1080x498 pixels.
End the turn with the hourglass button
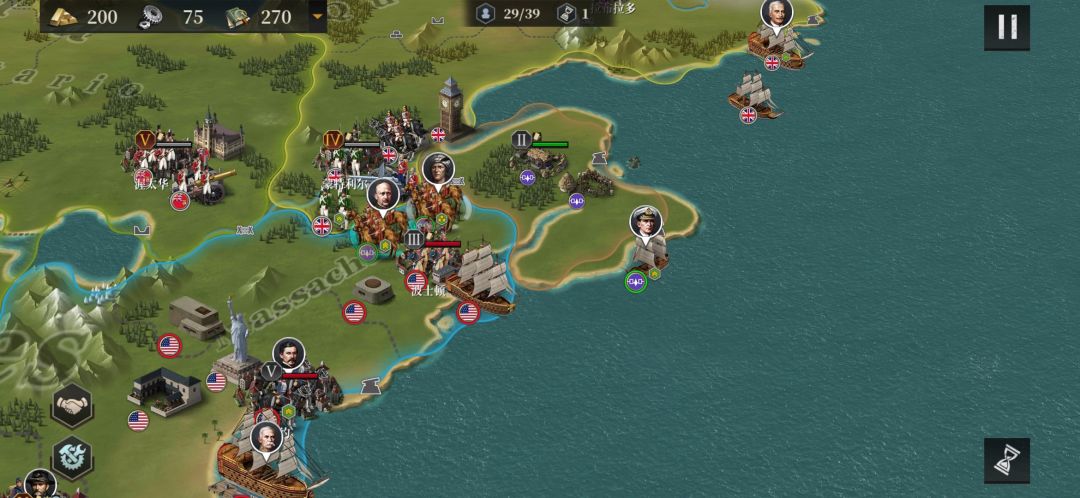pos(1006,461)
